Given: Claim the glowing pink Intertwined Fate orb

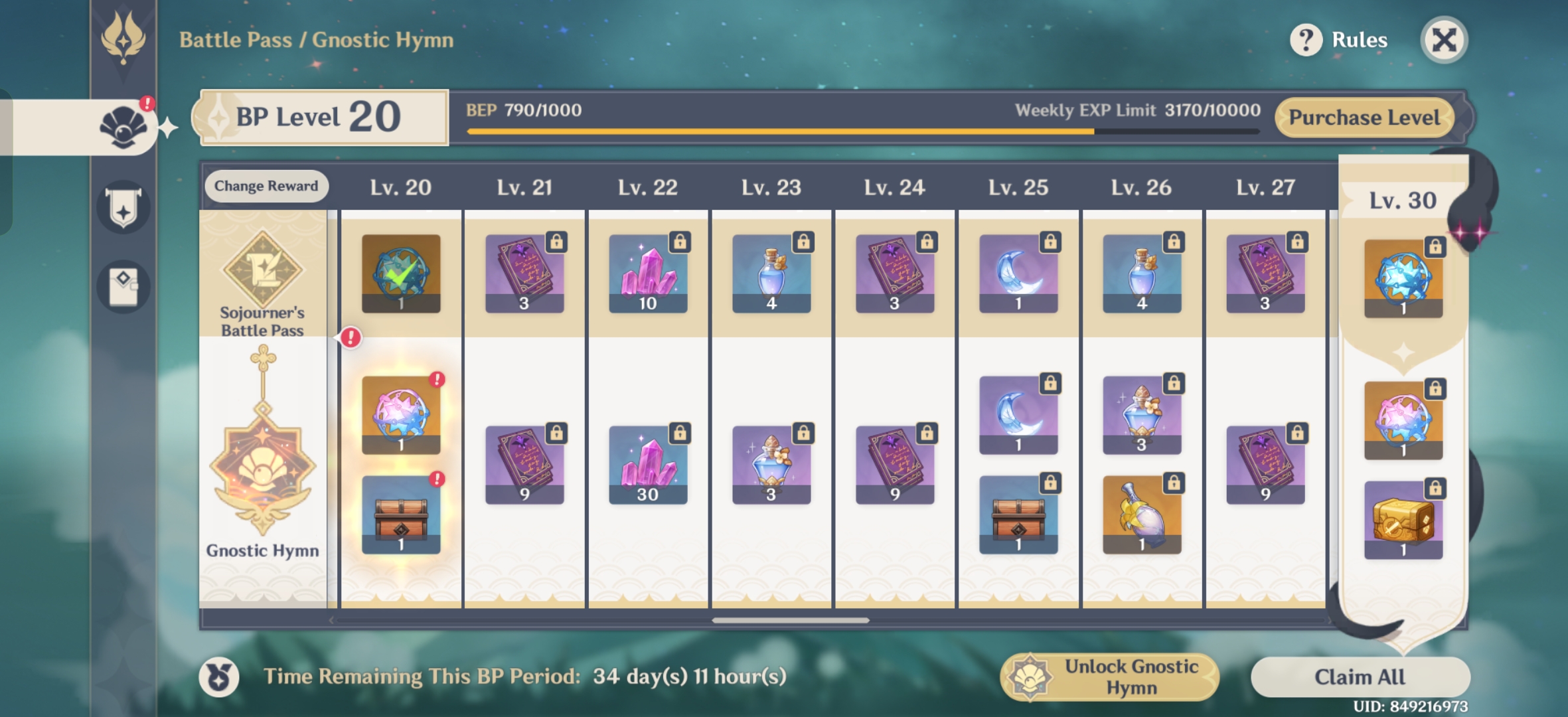Looking at the screenshot, I should click(401, 415).
